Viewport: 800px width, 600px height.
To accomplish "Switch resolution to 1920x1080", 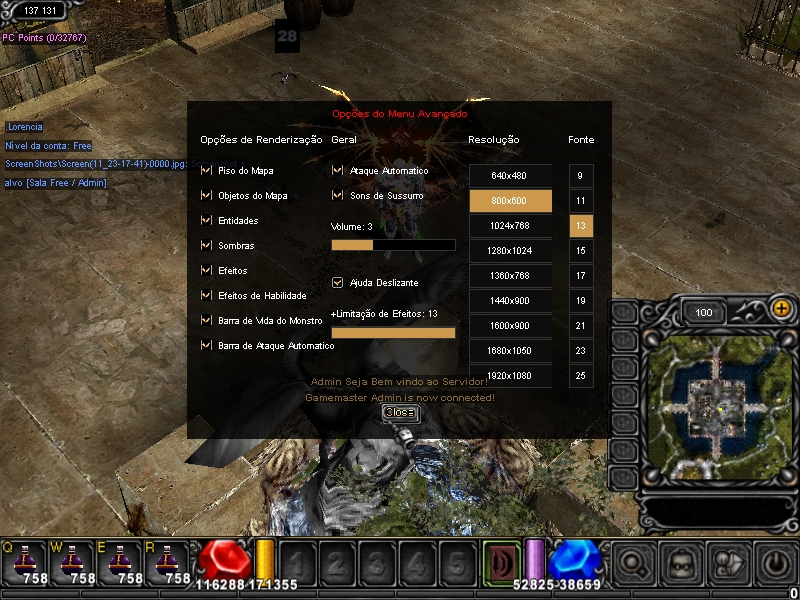I will click(x=510, y=376).
